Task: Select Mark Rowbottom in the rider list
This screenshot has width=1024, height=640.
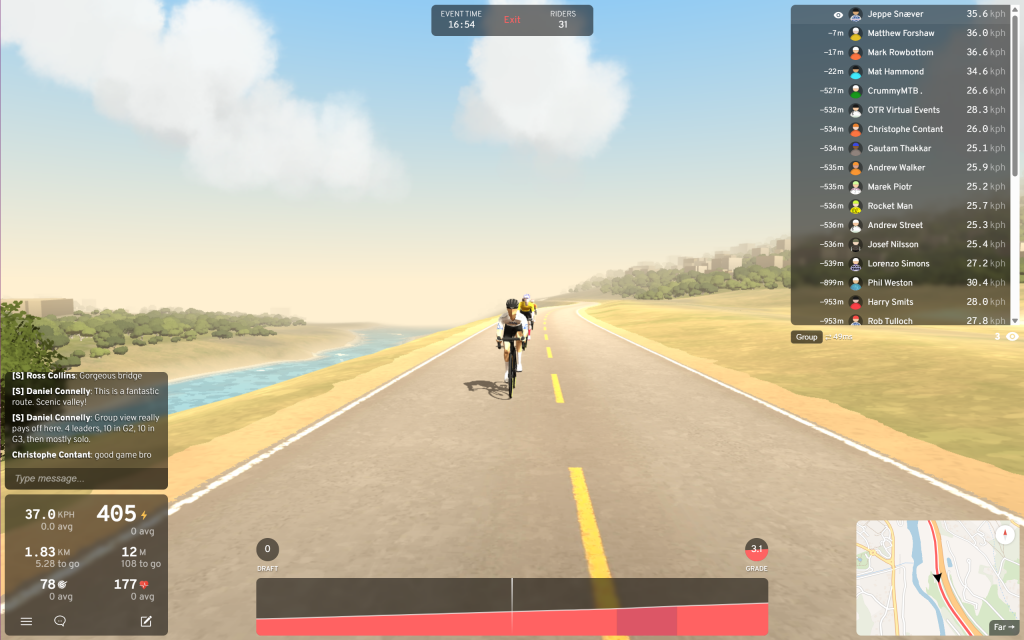Action: click(x=900, y=52)
